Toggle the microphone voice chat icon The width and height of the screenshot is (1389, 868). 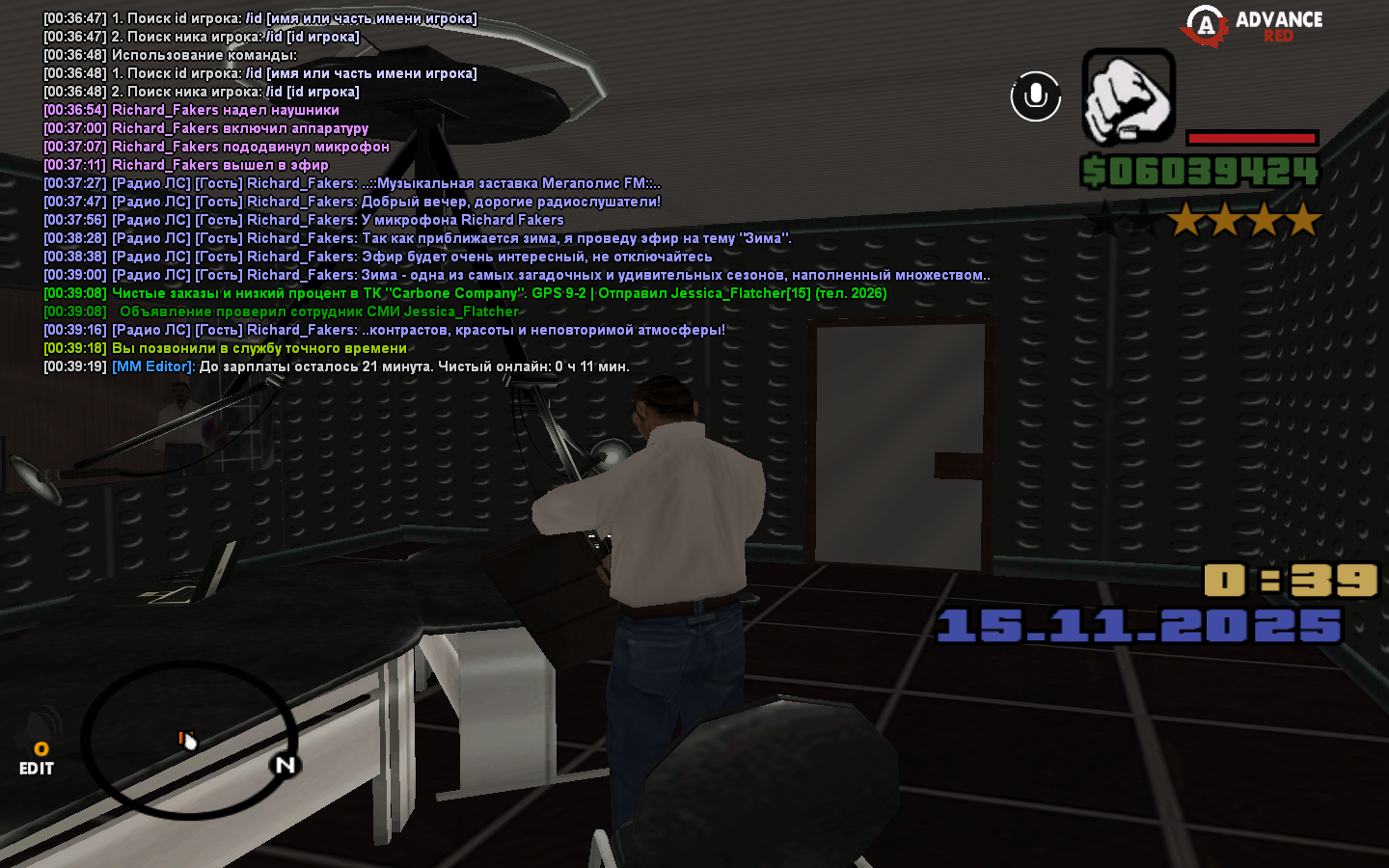[1035, 96]
